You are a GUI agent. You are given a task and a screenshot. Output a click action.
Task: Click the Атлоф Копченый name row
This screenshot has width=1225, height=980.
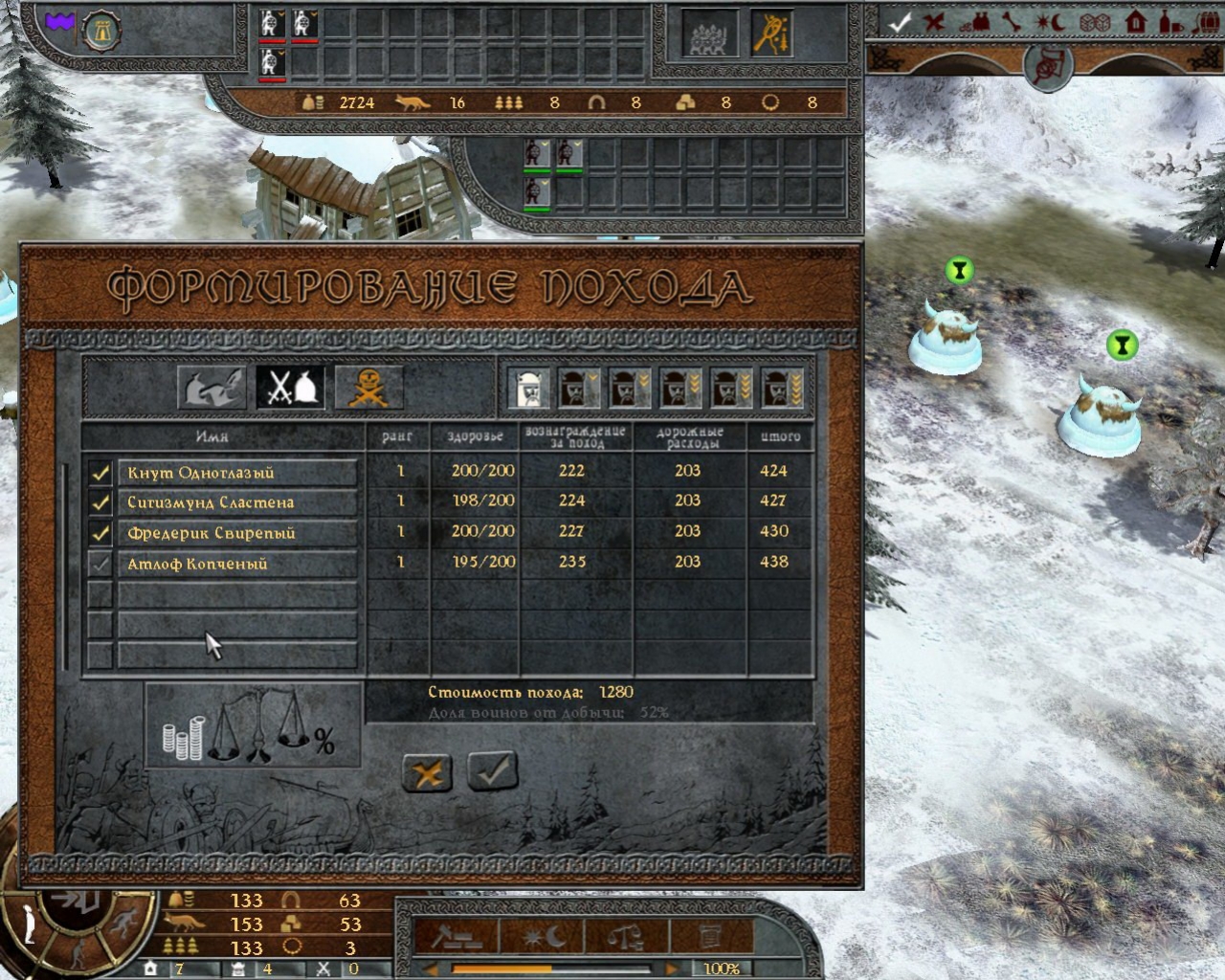[237, 564]
